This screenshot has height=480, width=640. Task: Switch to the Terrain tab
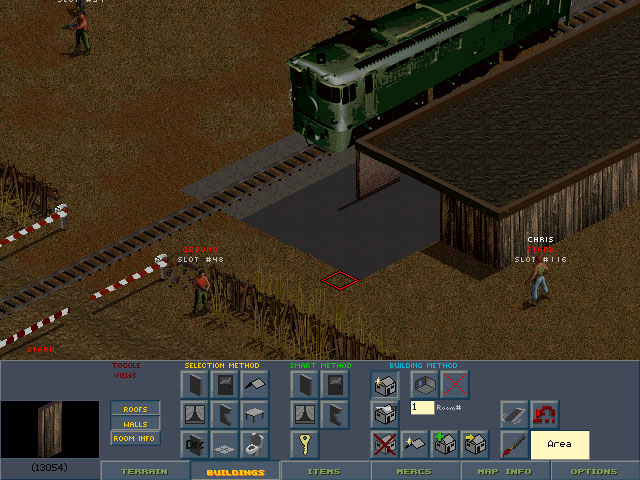144,471
